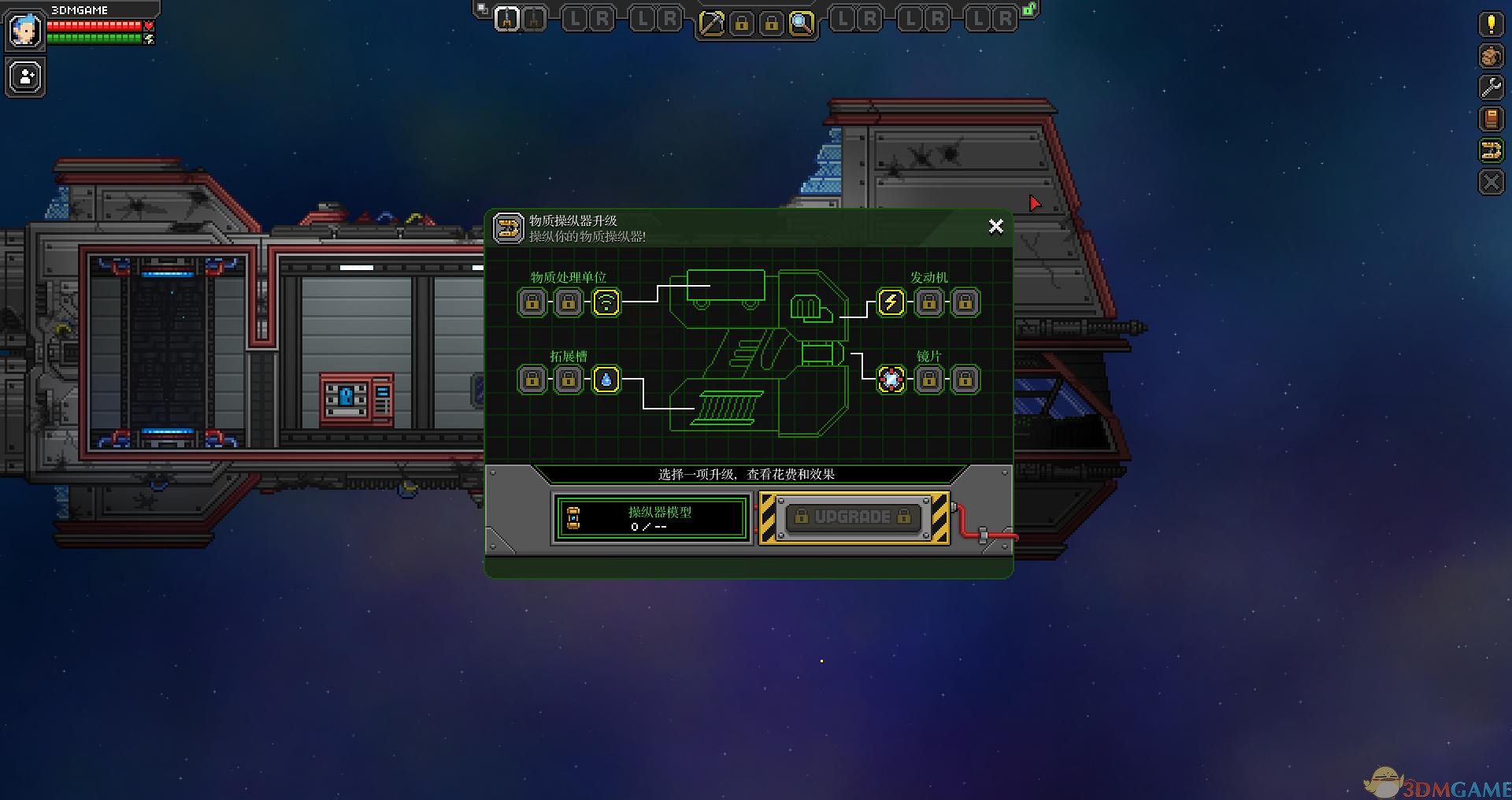This screenshot has width=1512, height=800.
Task: Open the party invite button
Action: coord(25,77)
